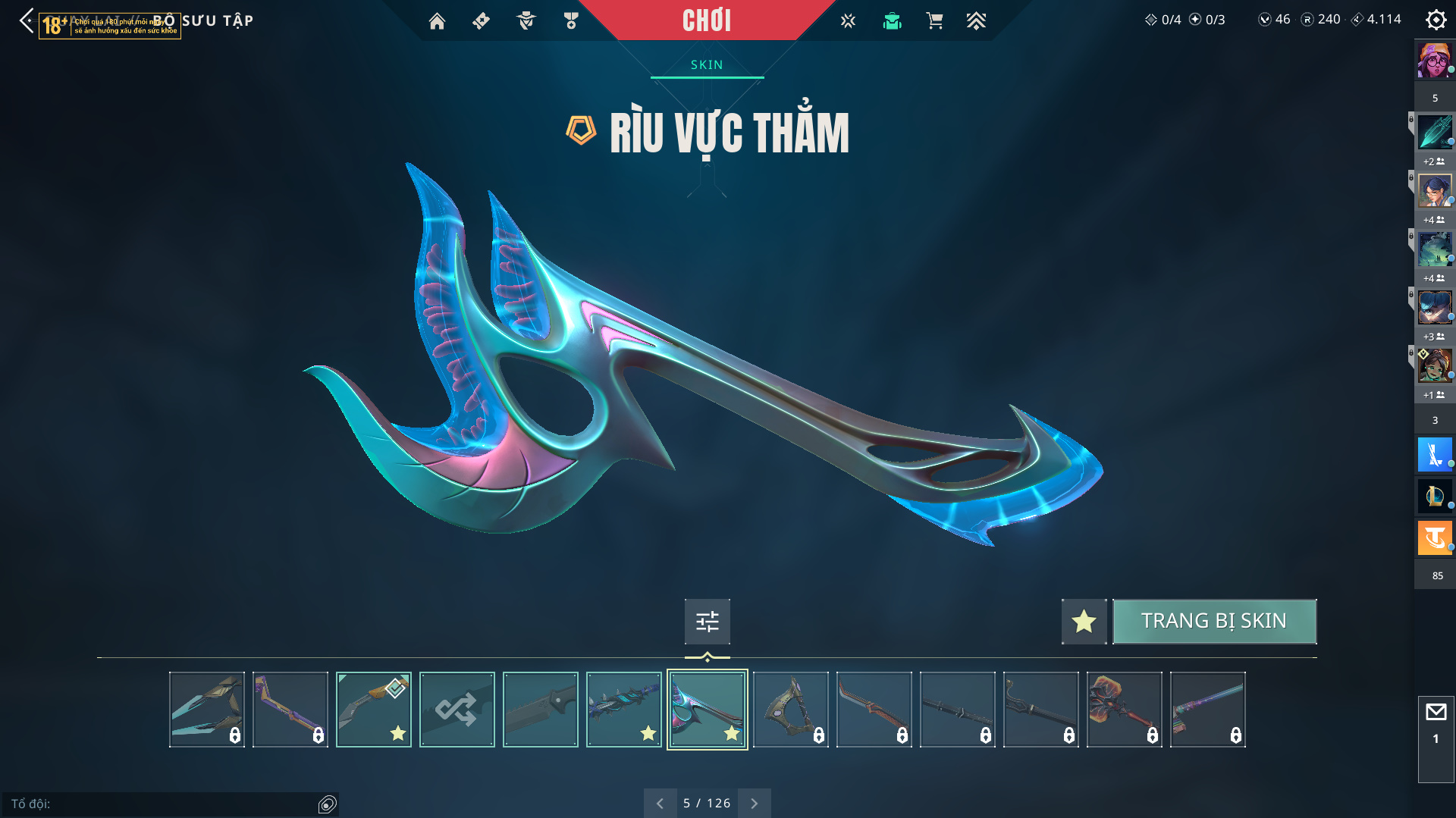This screenshot has height=818, width=1456.
Task: Go to the home screen icon
Action: click(x=437, y=21)
